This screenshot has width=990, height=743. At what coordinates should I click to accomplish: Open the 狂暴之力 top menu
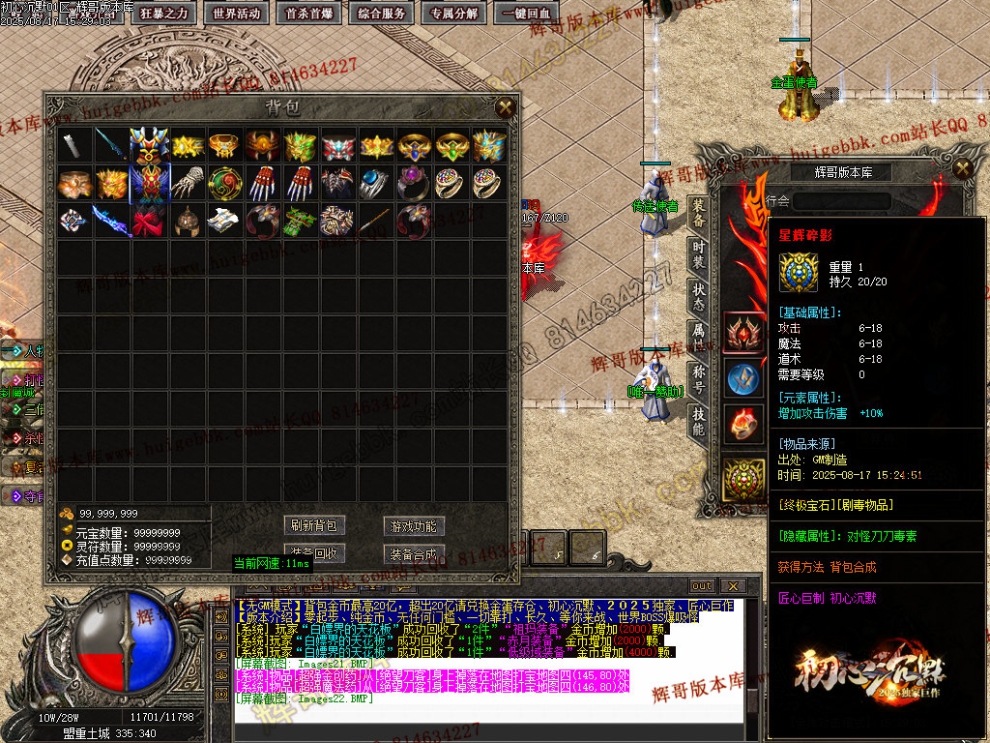point(164,13)
